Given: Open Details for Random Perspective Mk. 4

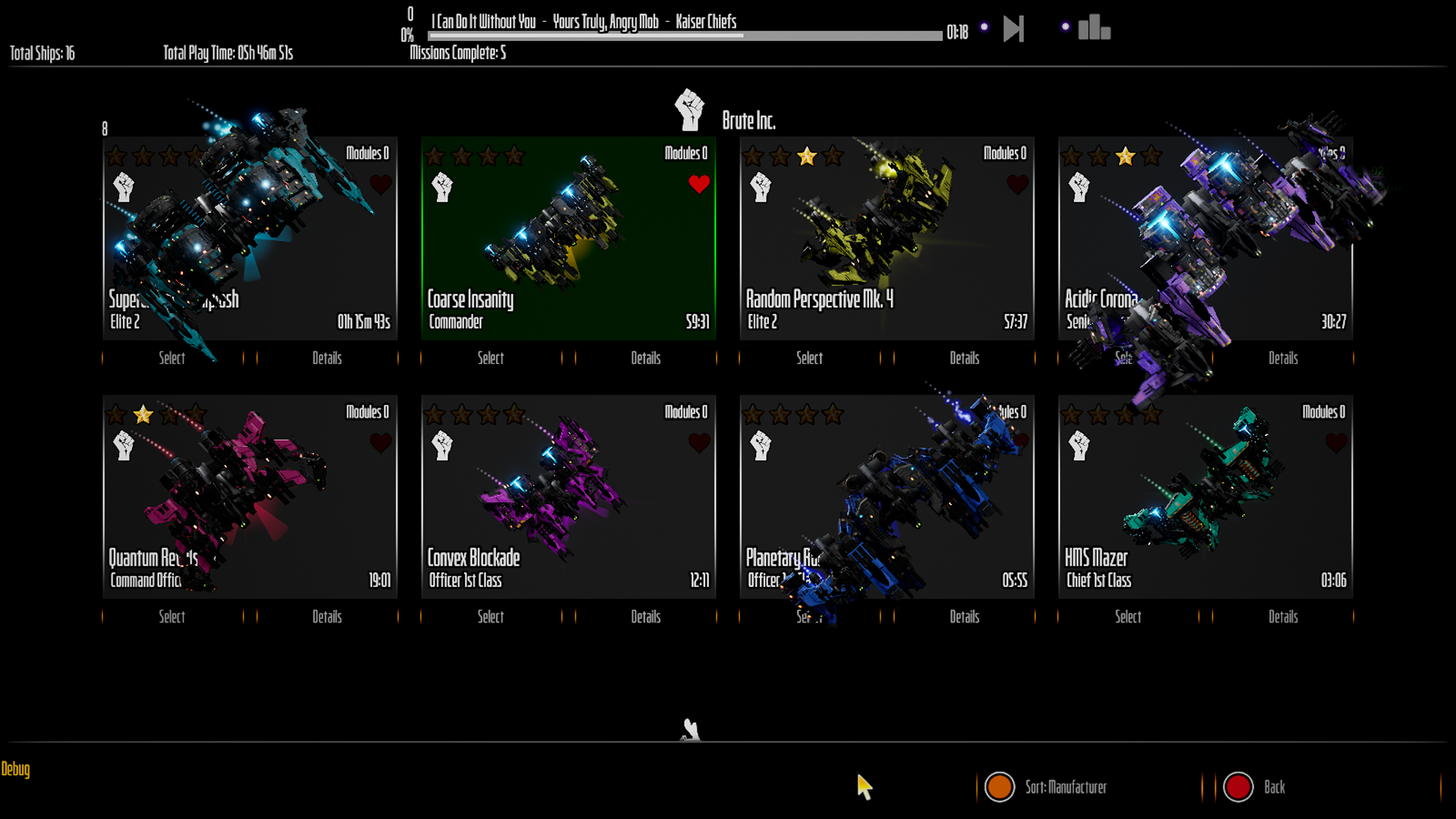Looking at the screenshot, I should pyautogui.click(x=965, y=359).
